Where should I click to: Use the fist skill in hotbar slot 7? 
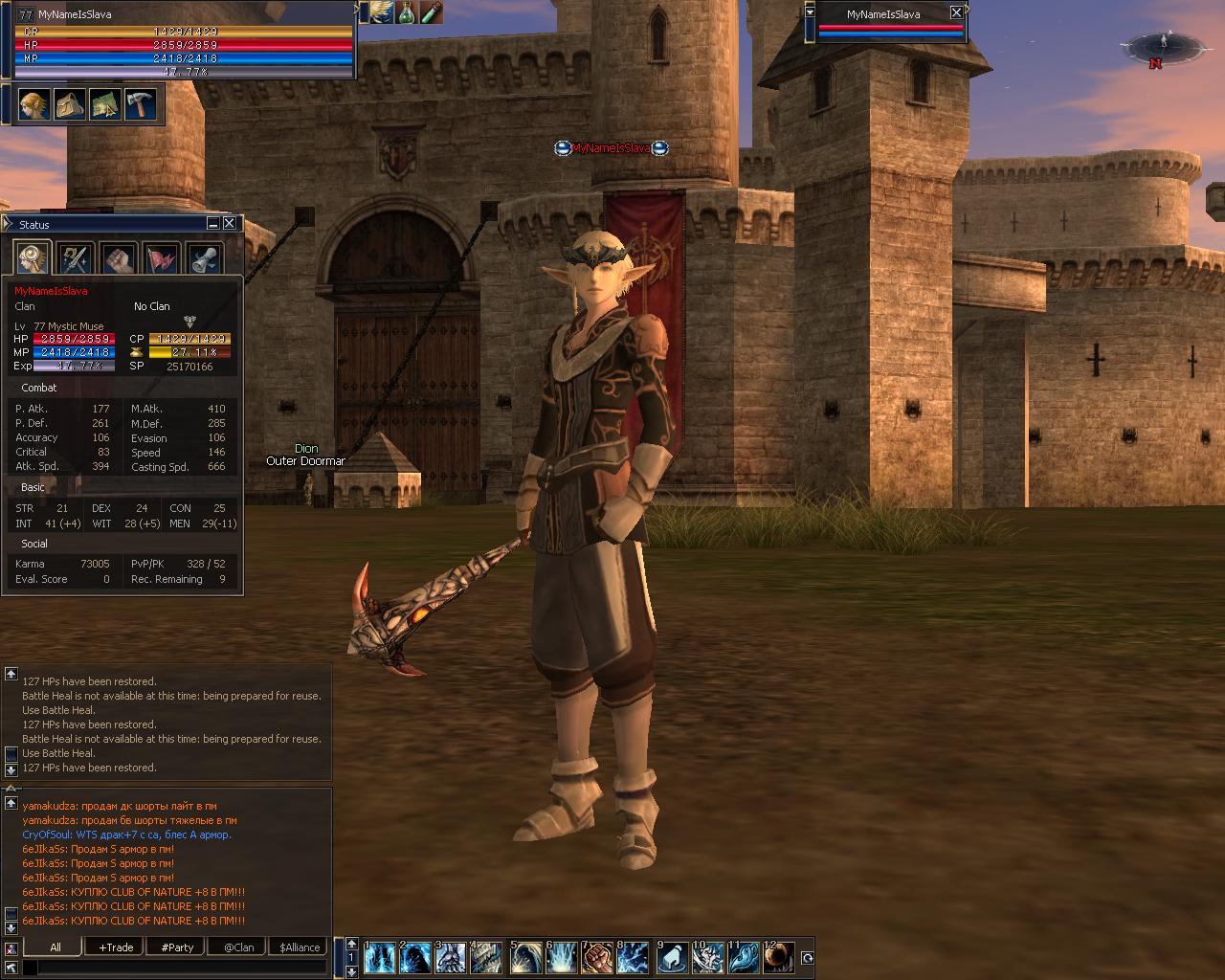(x=598, y=957)
